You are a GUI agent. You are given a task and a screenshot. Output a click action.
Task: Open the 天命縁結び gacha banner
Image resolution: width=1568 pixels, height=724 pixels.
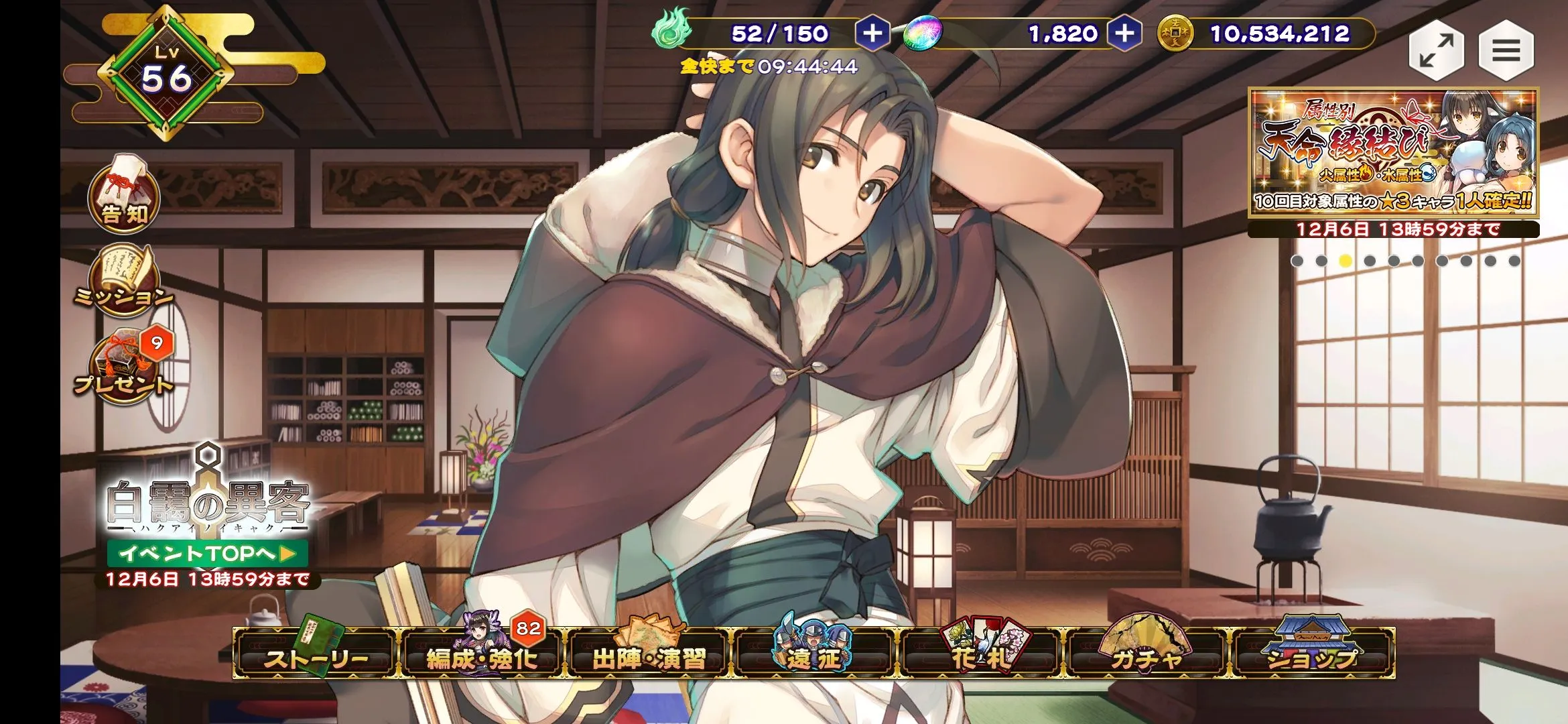pyautogui.click(x=1393, y=153)
